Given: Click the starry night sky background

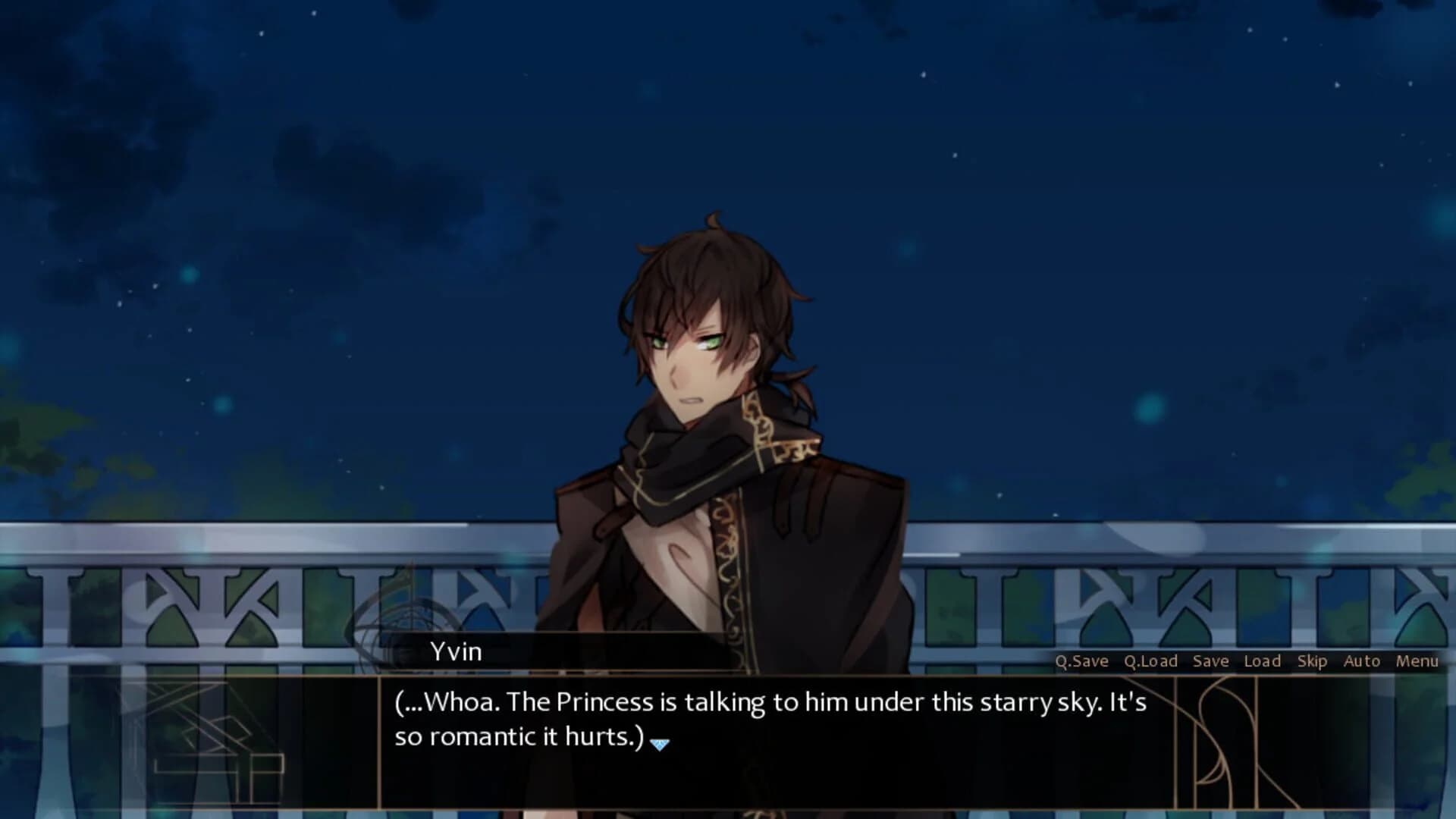Looking at the screenshot, I should [303, 152].
